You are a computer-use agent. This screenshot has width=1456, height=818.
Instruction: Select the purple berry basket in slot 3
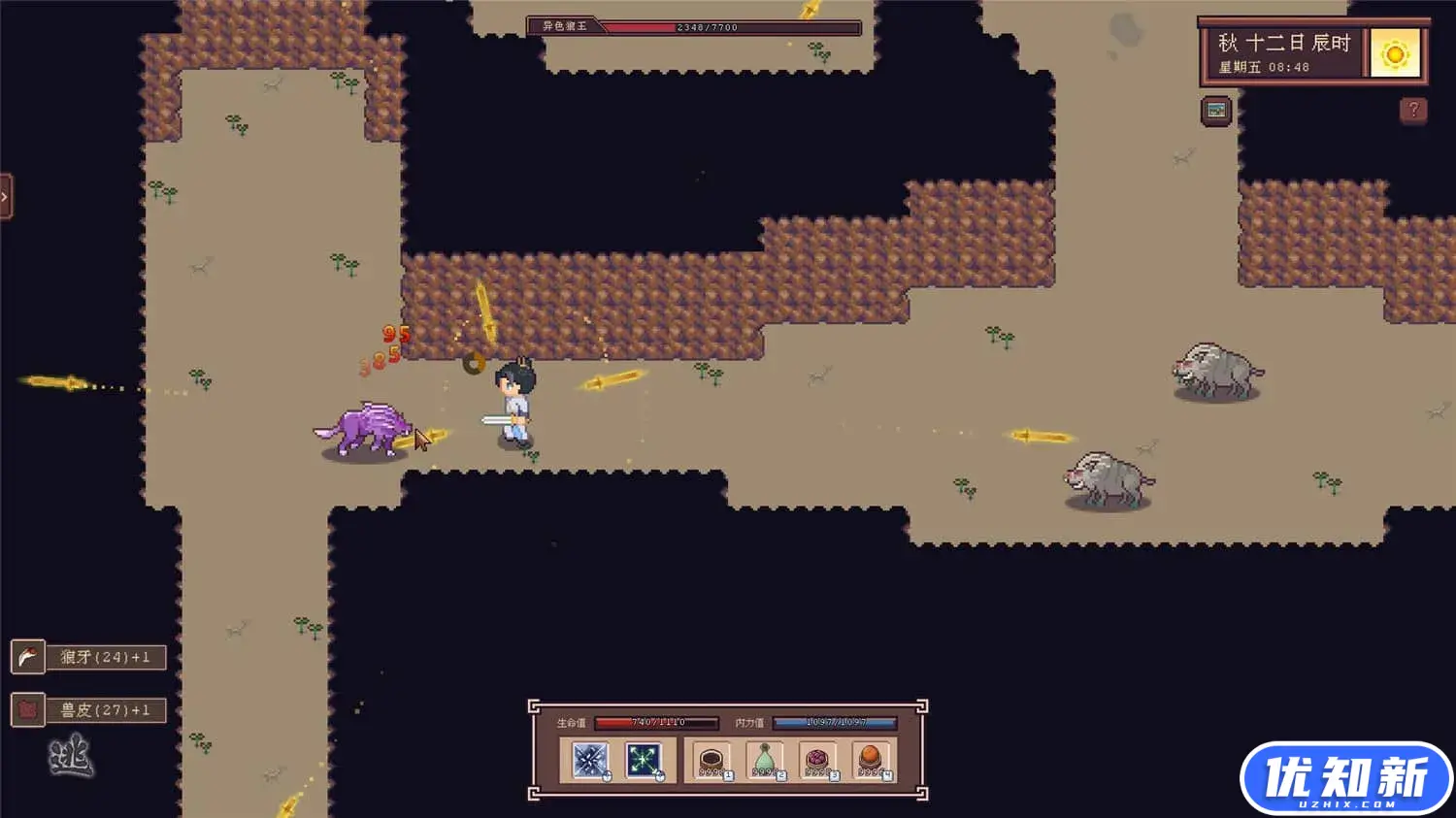click(x=816, y=760)
